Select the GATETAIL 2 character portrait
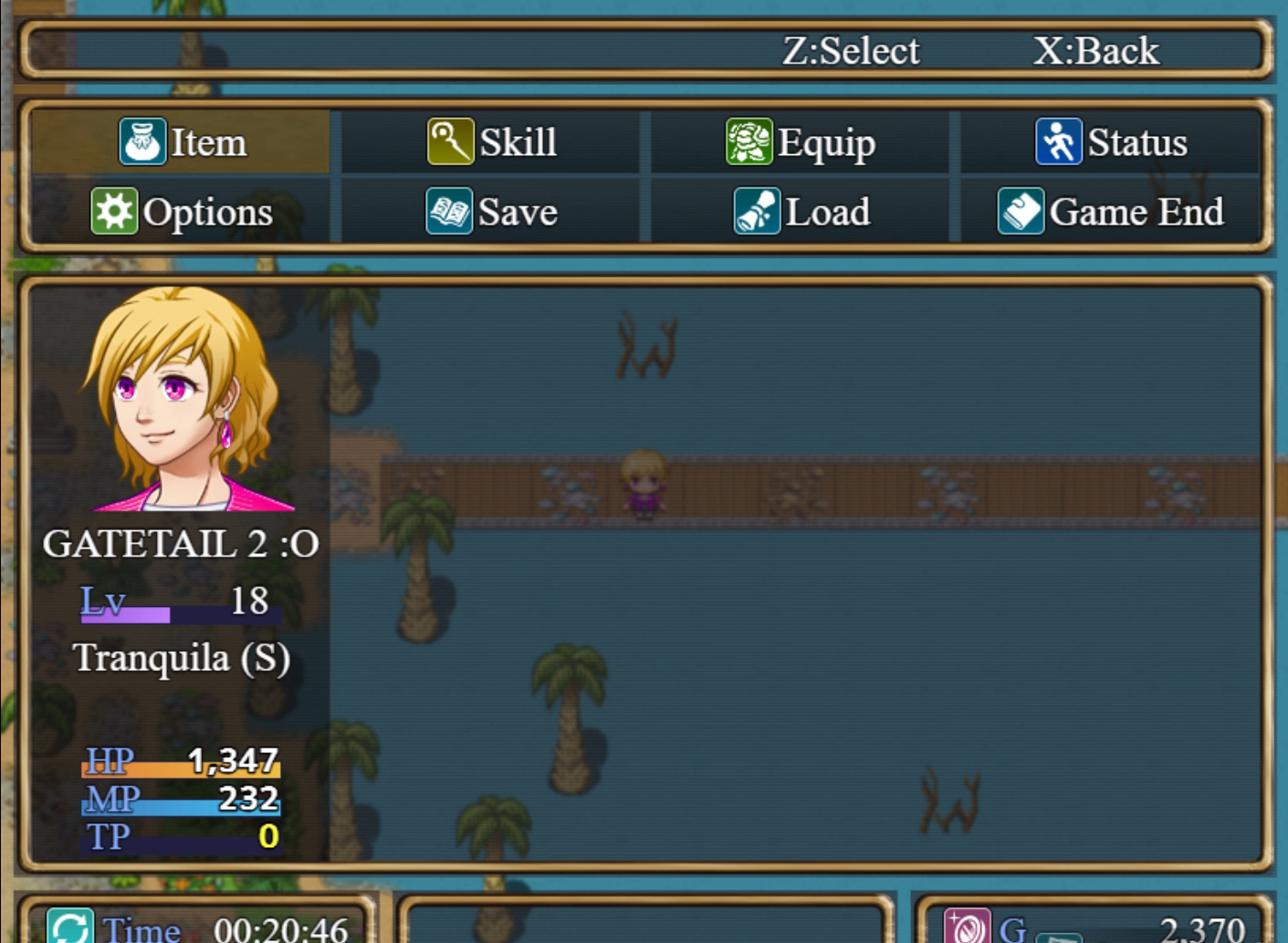The image size is (1288, 943). click(x=183, y=399)
